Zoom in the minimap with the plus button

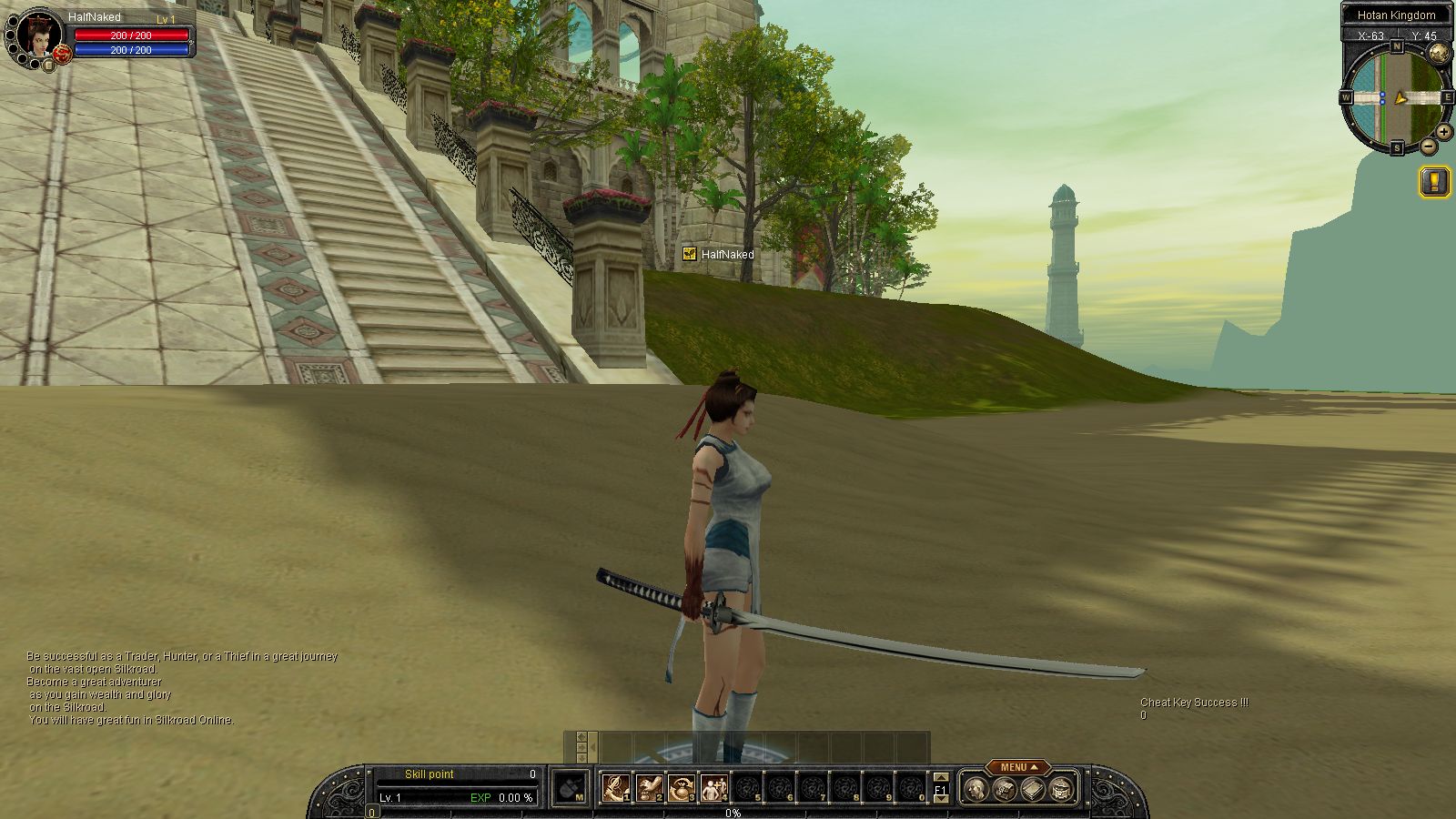tap(1444, 132)
